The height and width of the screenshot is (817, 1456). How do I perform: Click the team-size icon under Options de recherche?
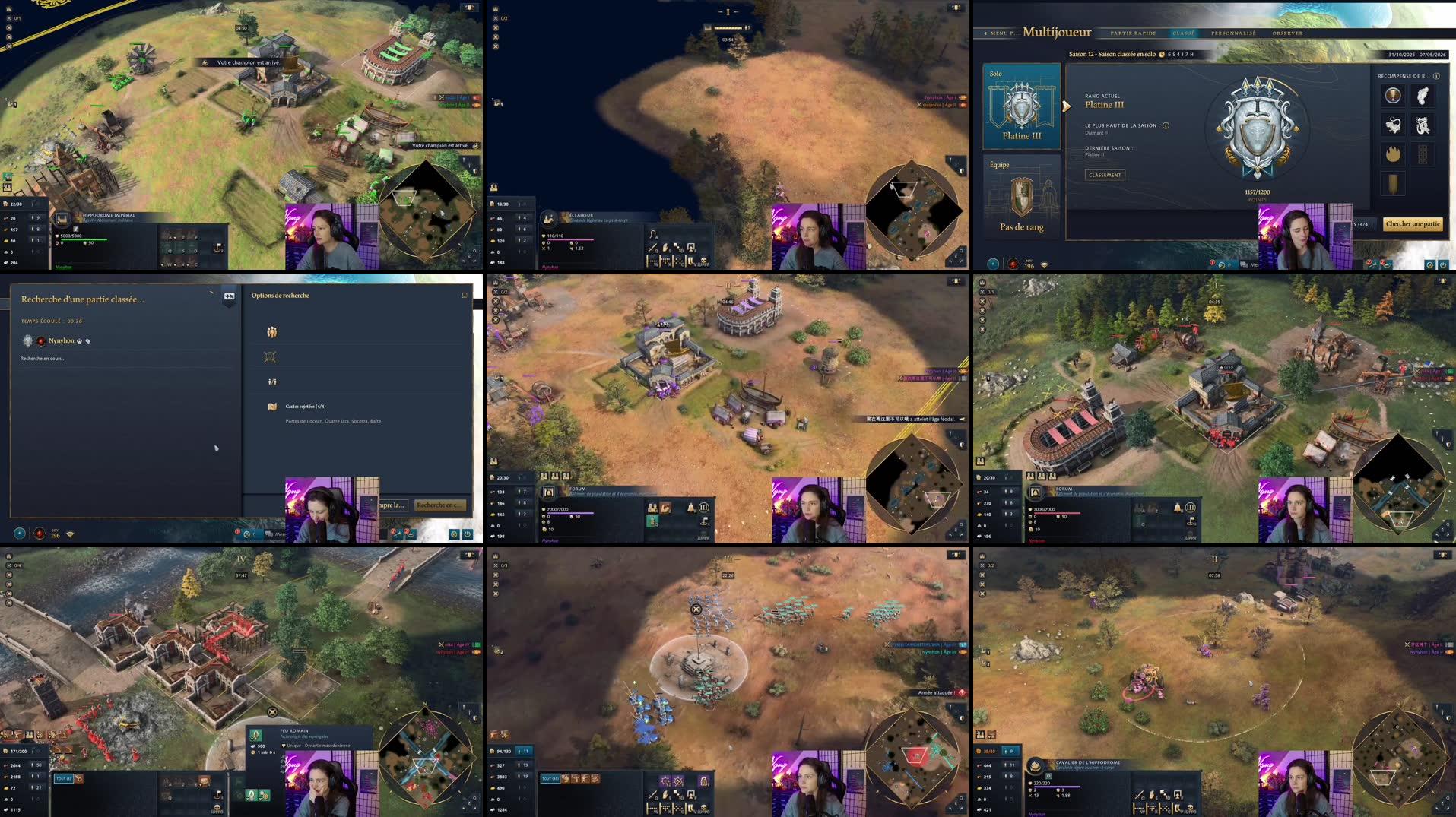tap(271, 332)
